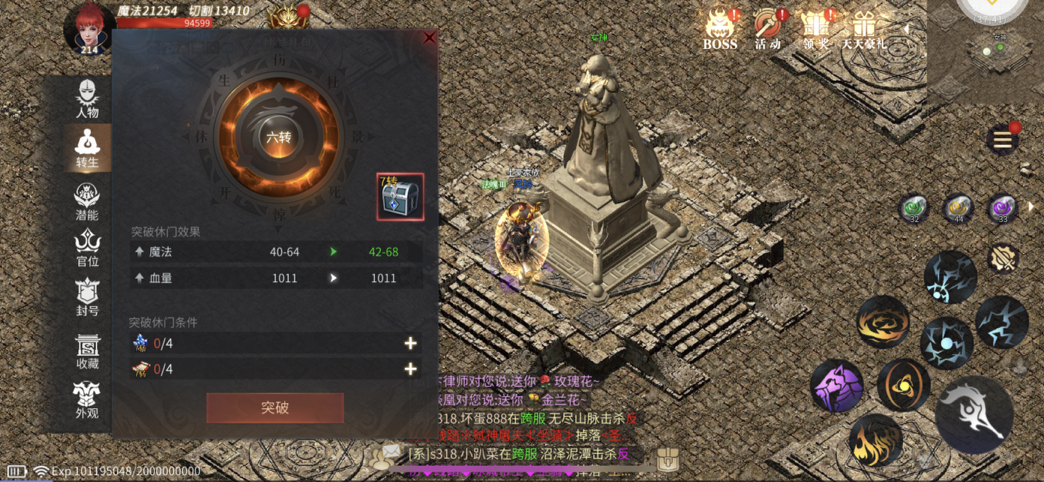Add the blue crystal material with plus button
The width and height of the screenshot is (1044, 482).
click(x=410, y=343)
